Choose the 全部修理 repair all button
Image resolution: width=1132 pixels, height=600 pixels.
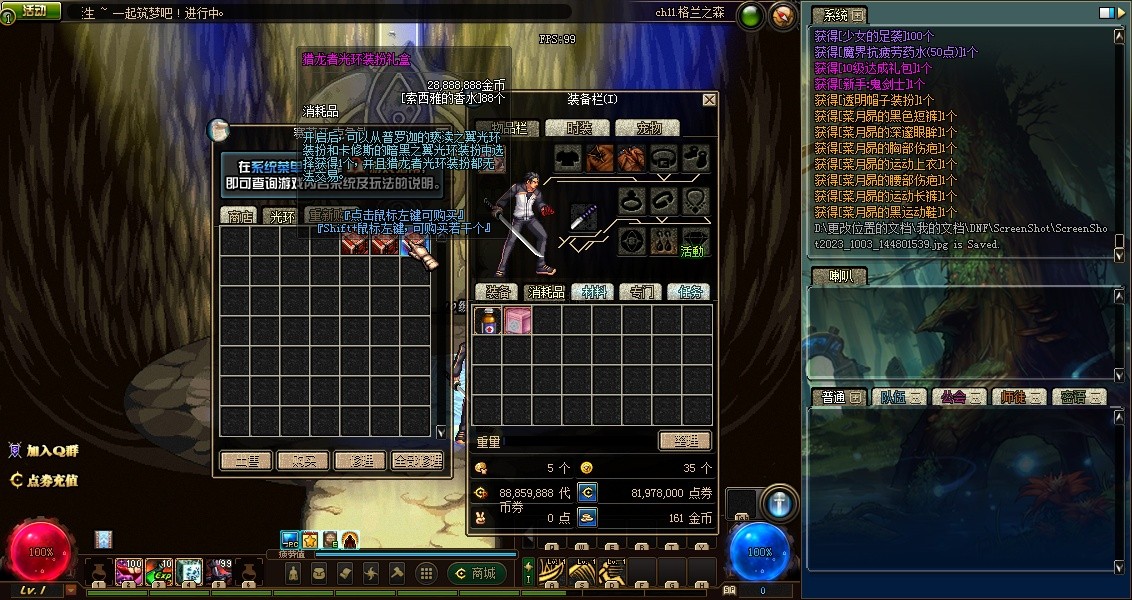(417, 461)
